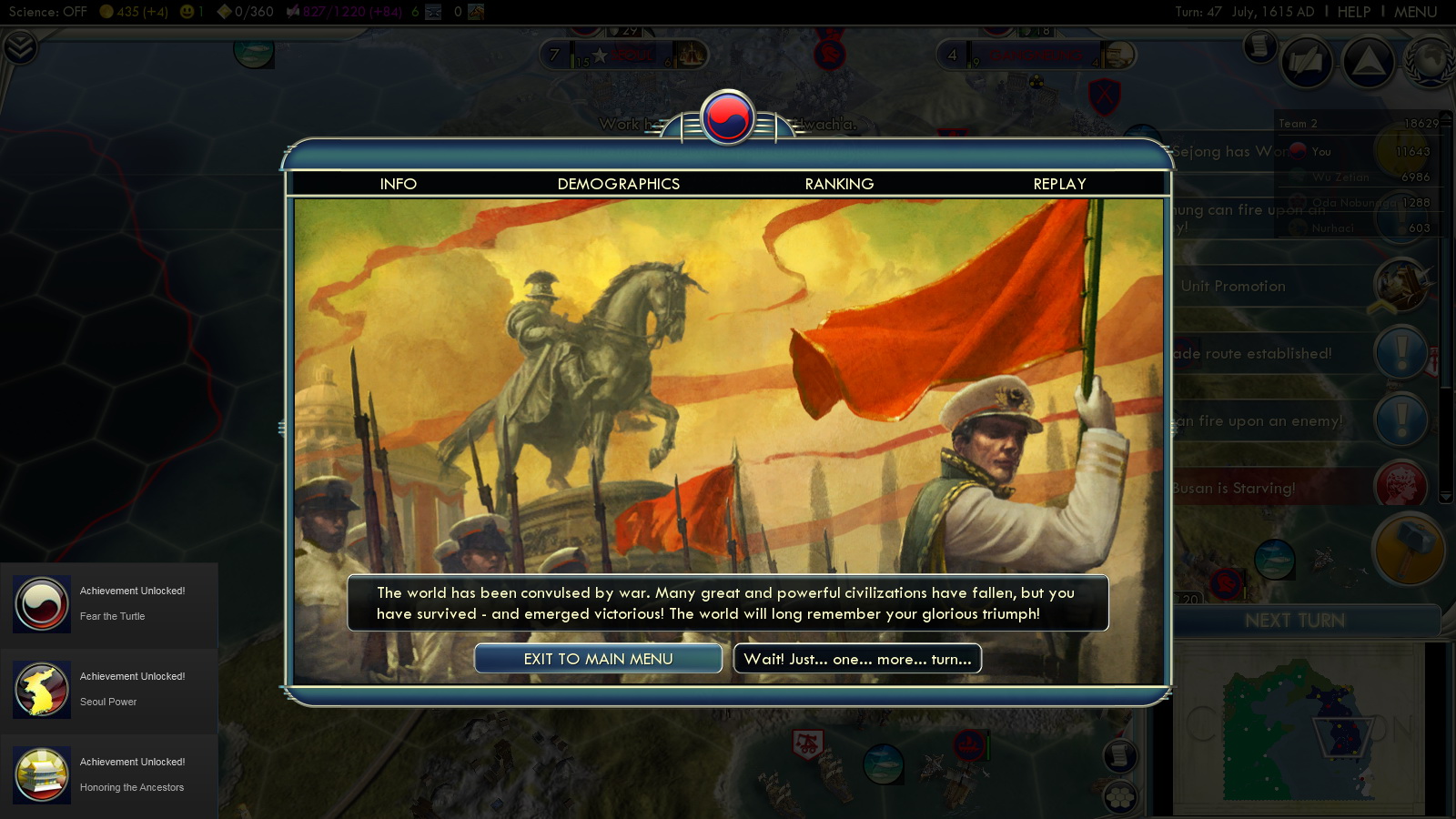Choose 'Wait! Just... one... more... turn...'

[x=857, y=659]
